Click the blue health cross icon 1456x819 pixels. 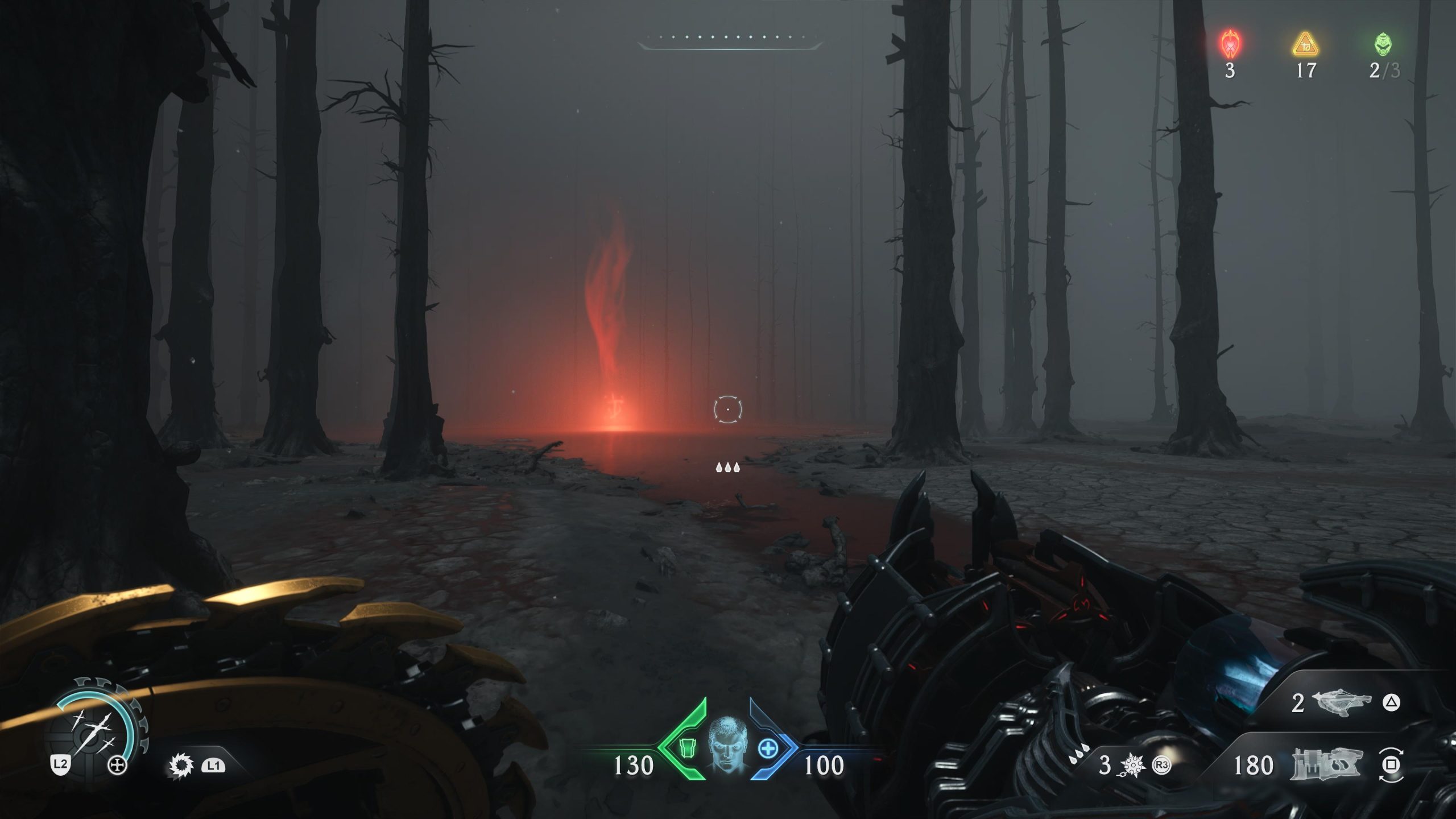tap(767, 748)
